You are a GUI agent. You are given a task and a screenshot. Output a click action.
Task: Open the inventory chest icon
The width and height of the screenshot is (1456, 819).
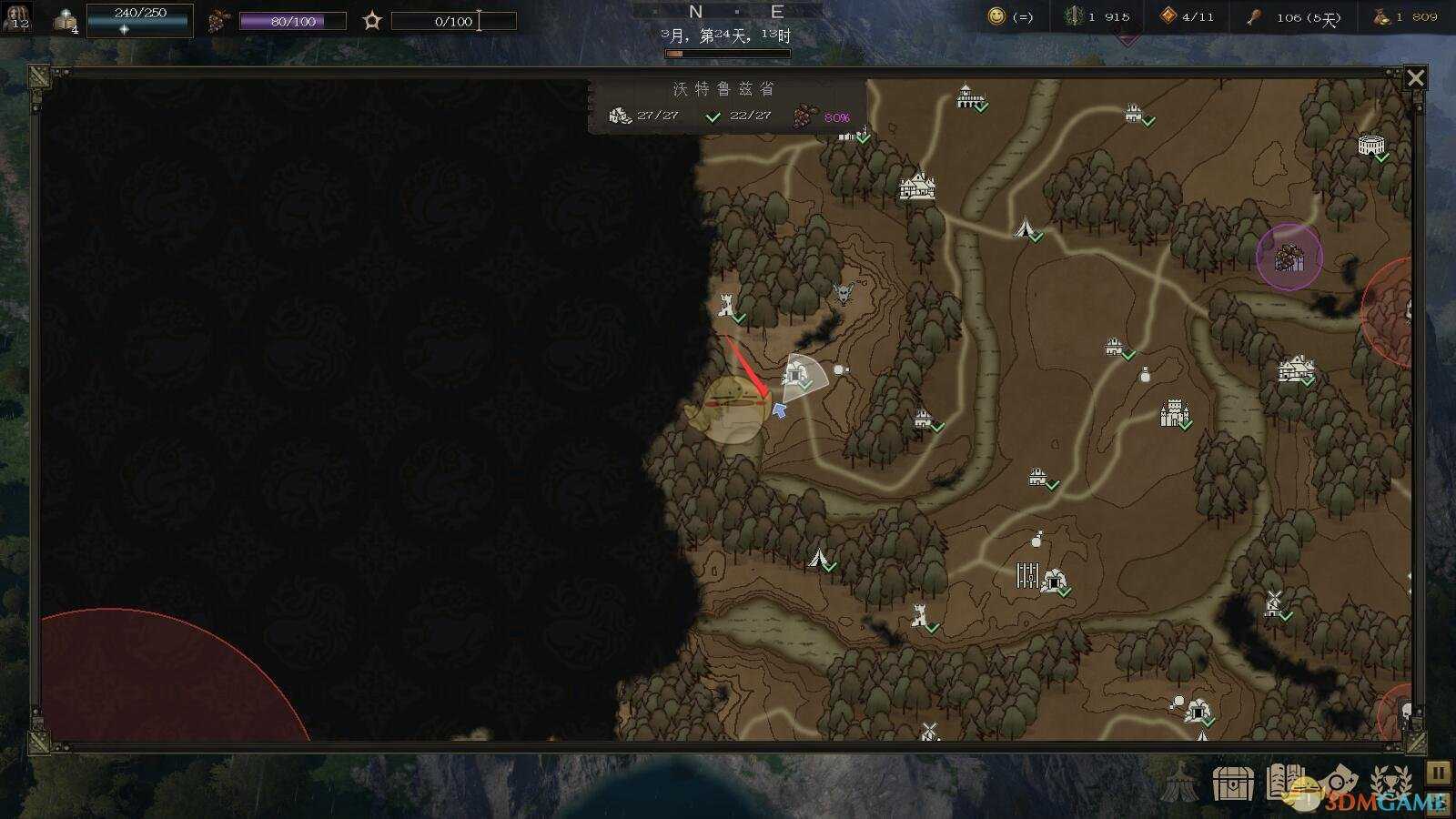pos(1234,784)
